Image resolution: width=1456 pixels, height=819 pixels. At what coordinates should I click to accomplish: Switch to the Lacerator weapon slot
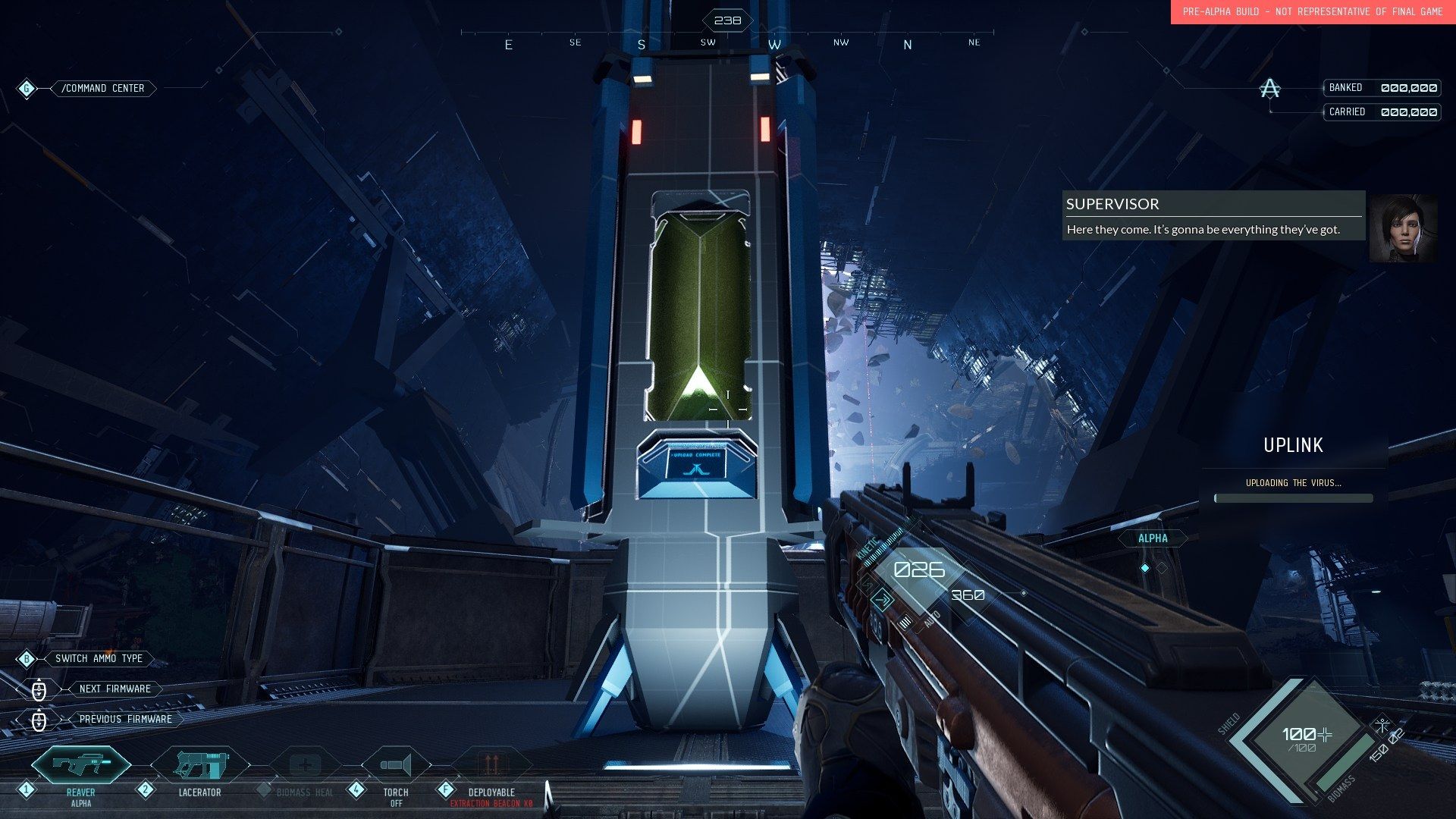200,766
